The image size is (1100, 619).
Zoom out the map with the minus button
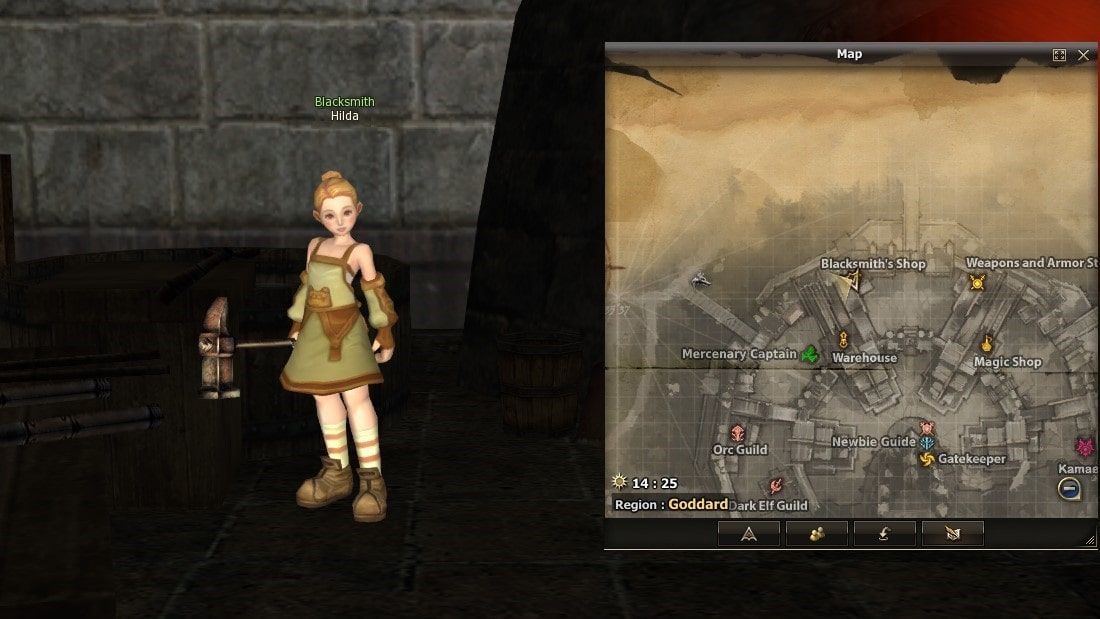coord(1069,489)
